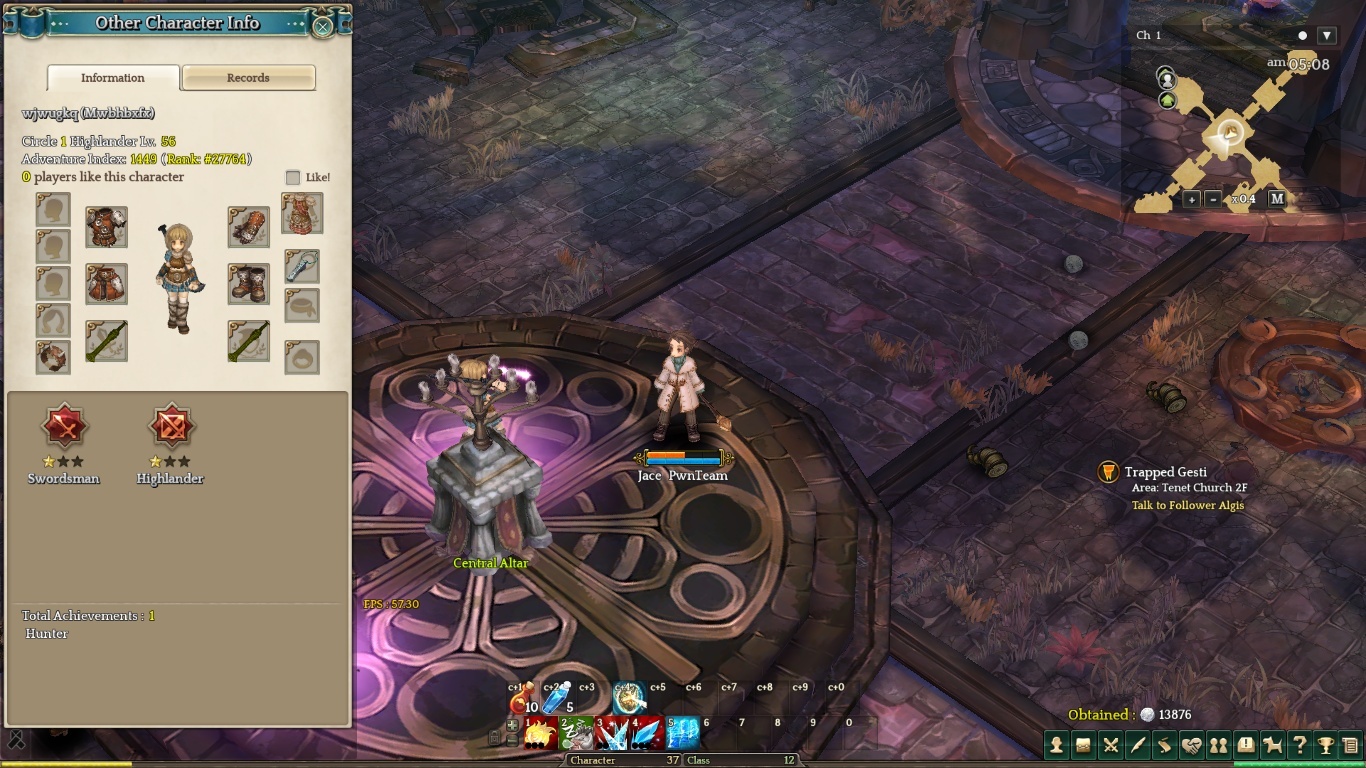This screenshot has height=768, width=1366.
Task: Open the help question mark menu
Action: [1299, 745]
